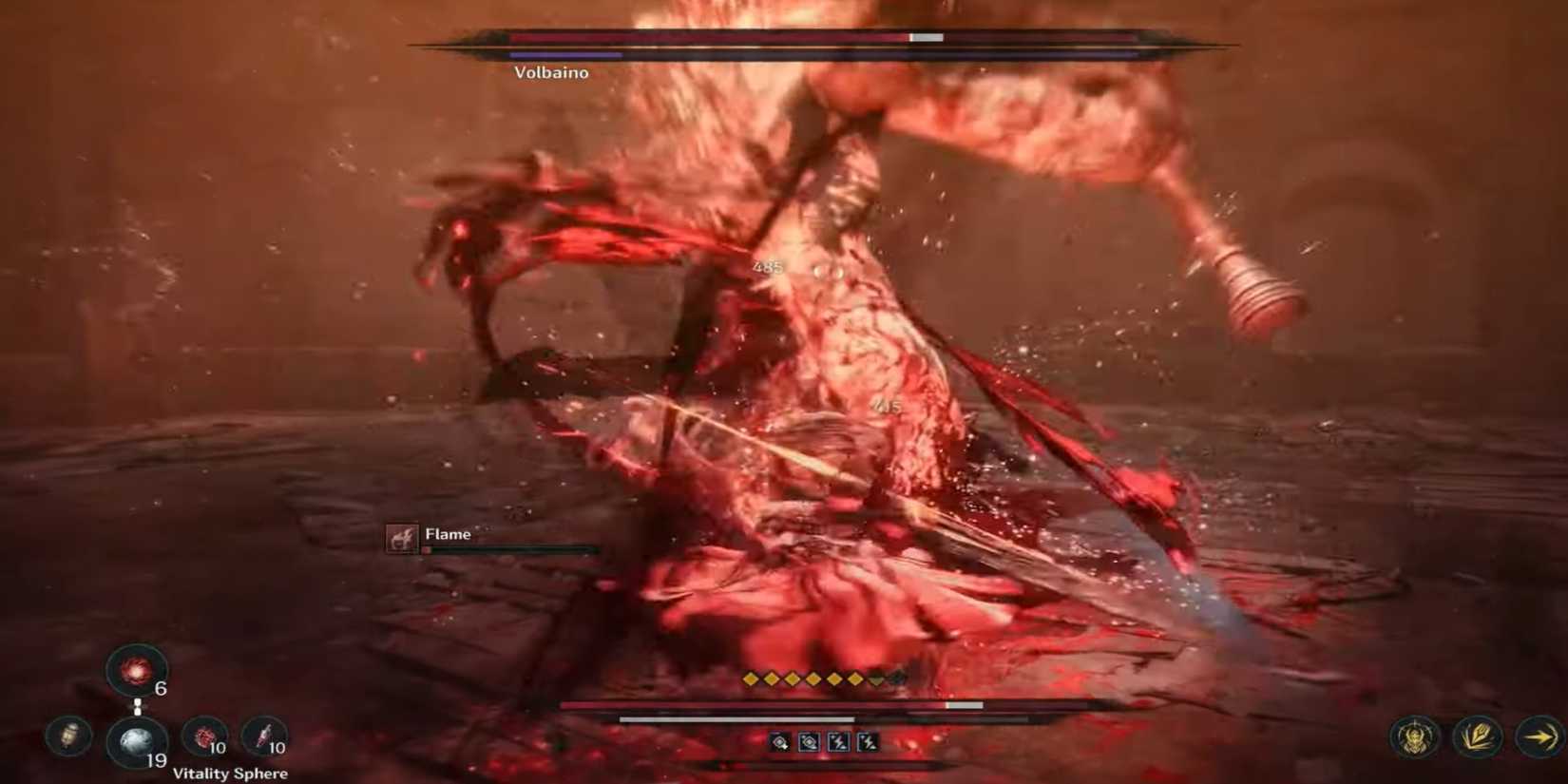The height and width of the screenshot is (784, 1568).
Task: Trigger the second lightning skill icon
Action: tap(868, 742)
